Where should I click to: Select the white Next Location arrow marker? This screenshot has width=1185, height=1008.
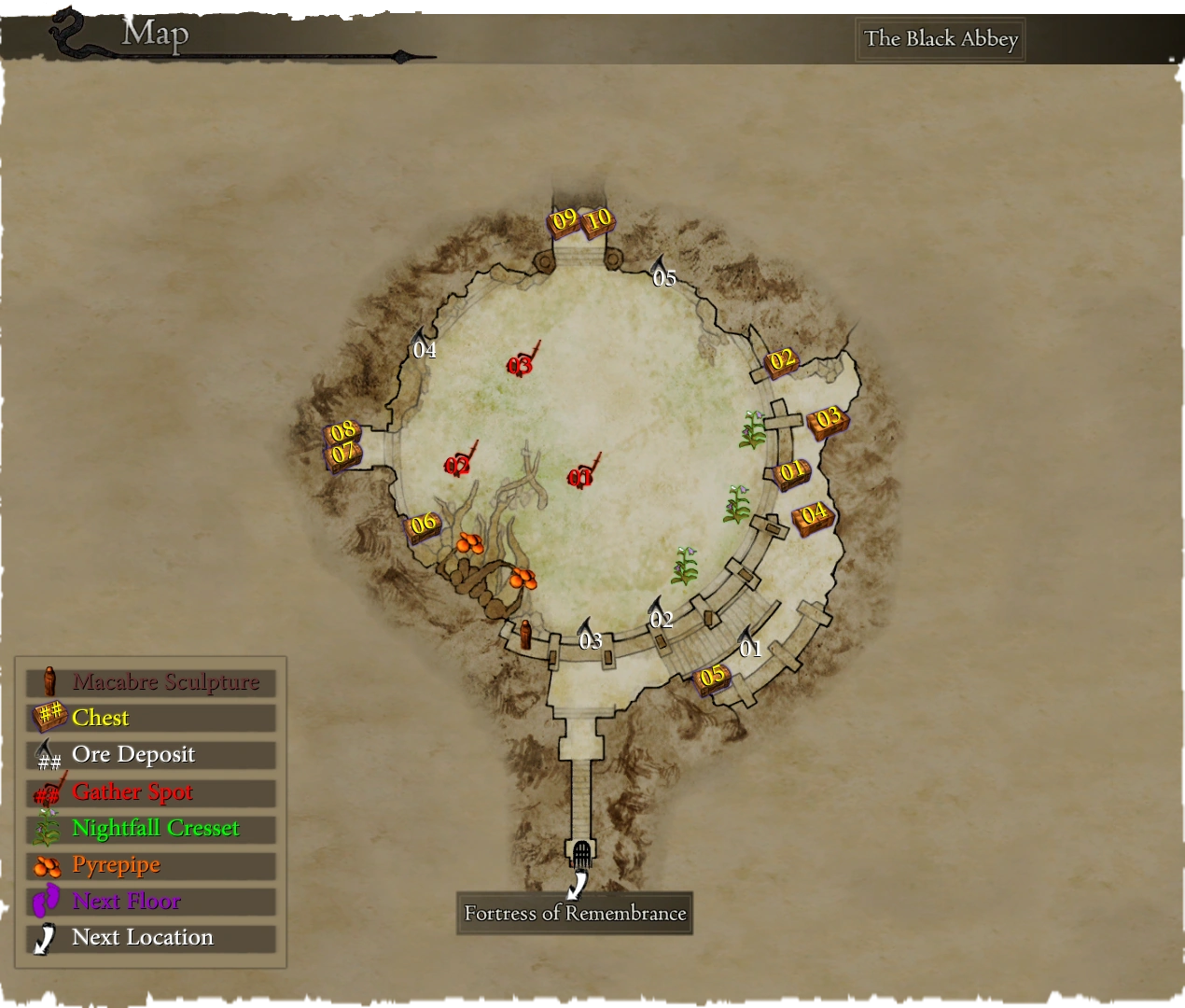579,883
